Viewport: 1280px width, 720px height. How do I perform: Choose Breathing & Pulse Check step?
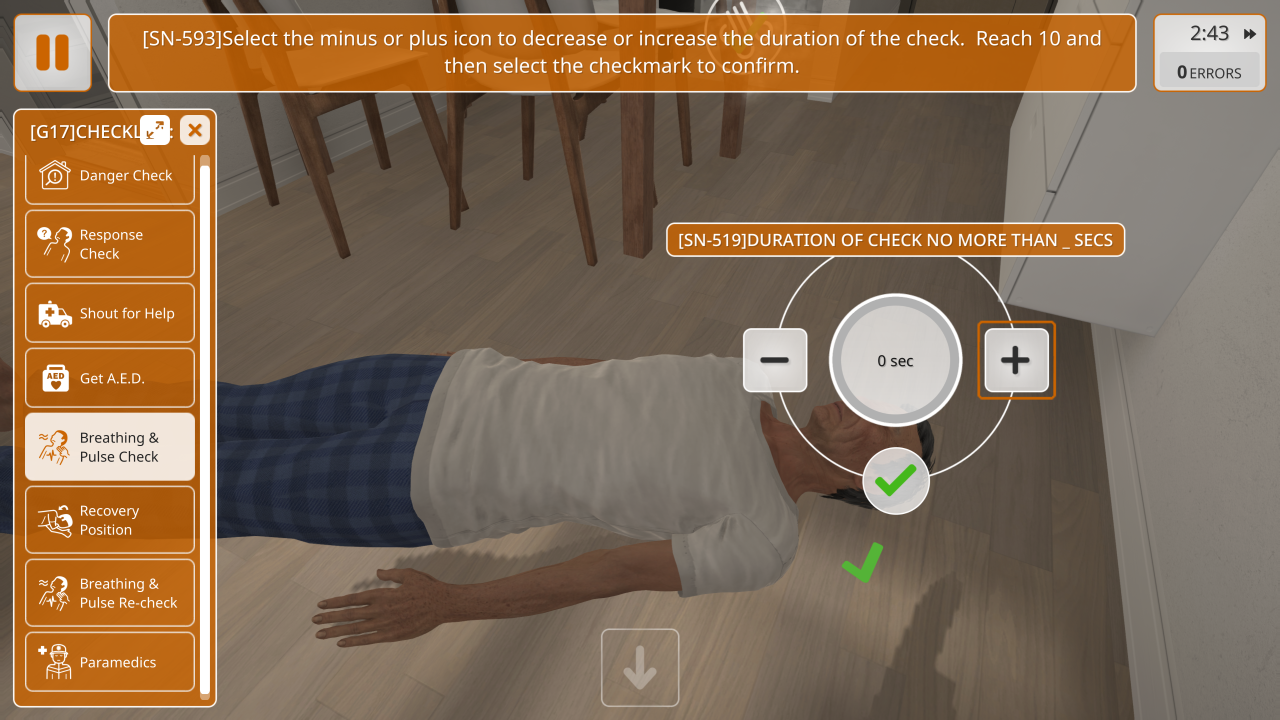click(x=110, y=447)
